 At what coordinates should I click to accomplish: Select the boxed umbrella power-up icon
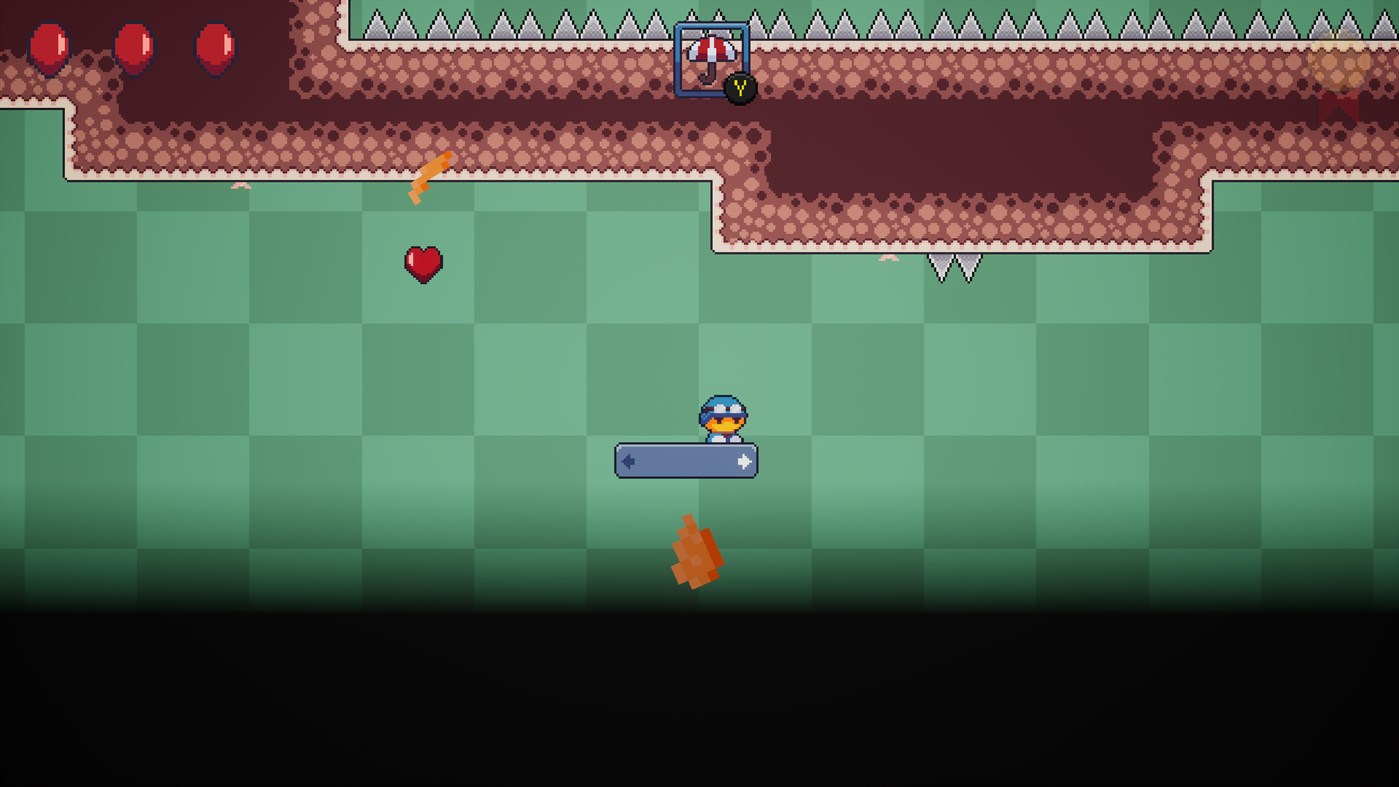712,52
